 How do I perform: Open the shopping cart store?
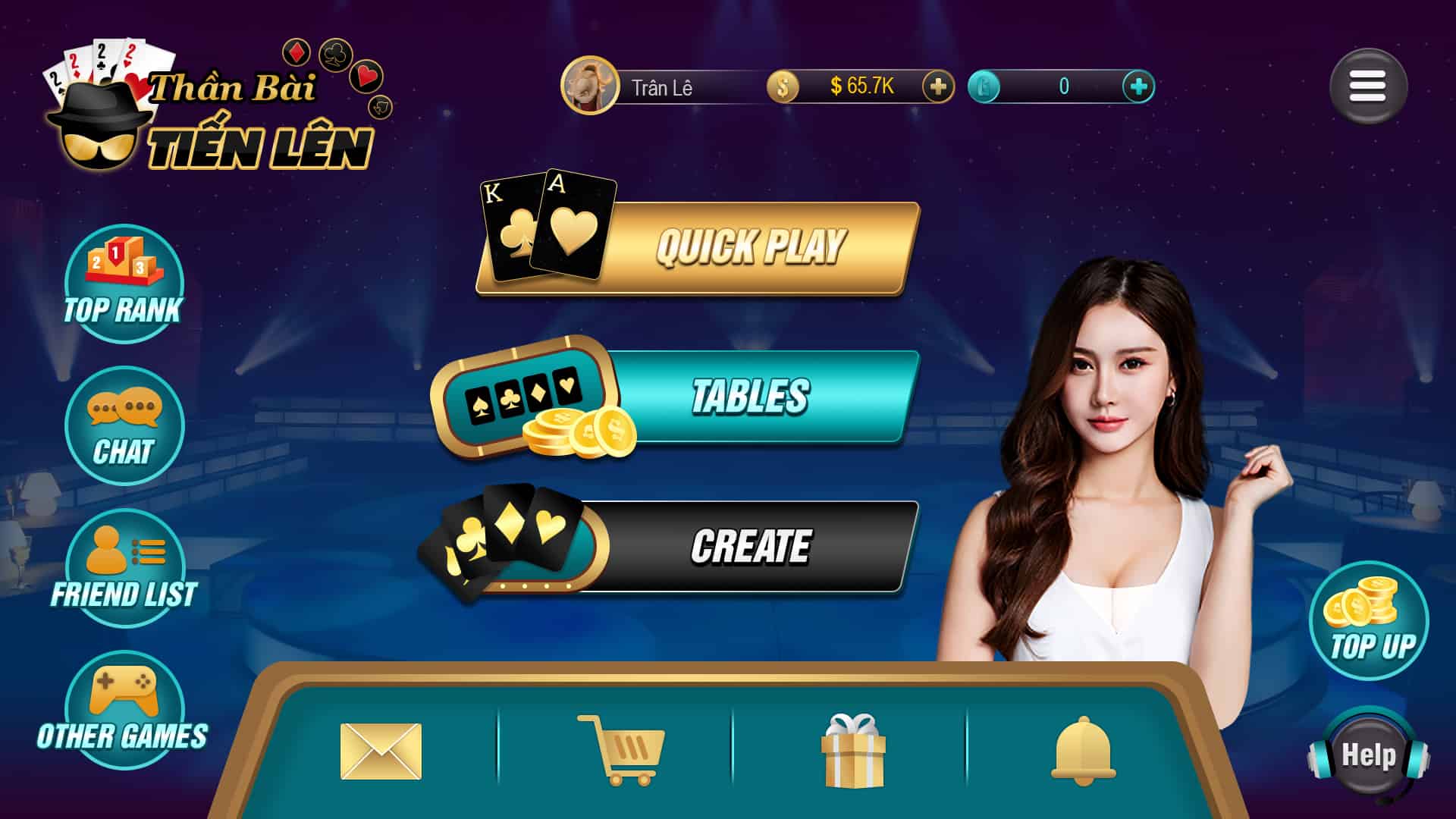pyautogui.click(x=621, y=749)
